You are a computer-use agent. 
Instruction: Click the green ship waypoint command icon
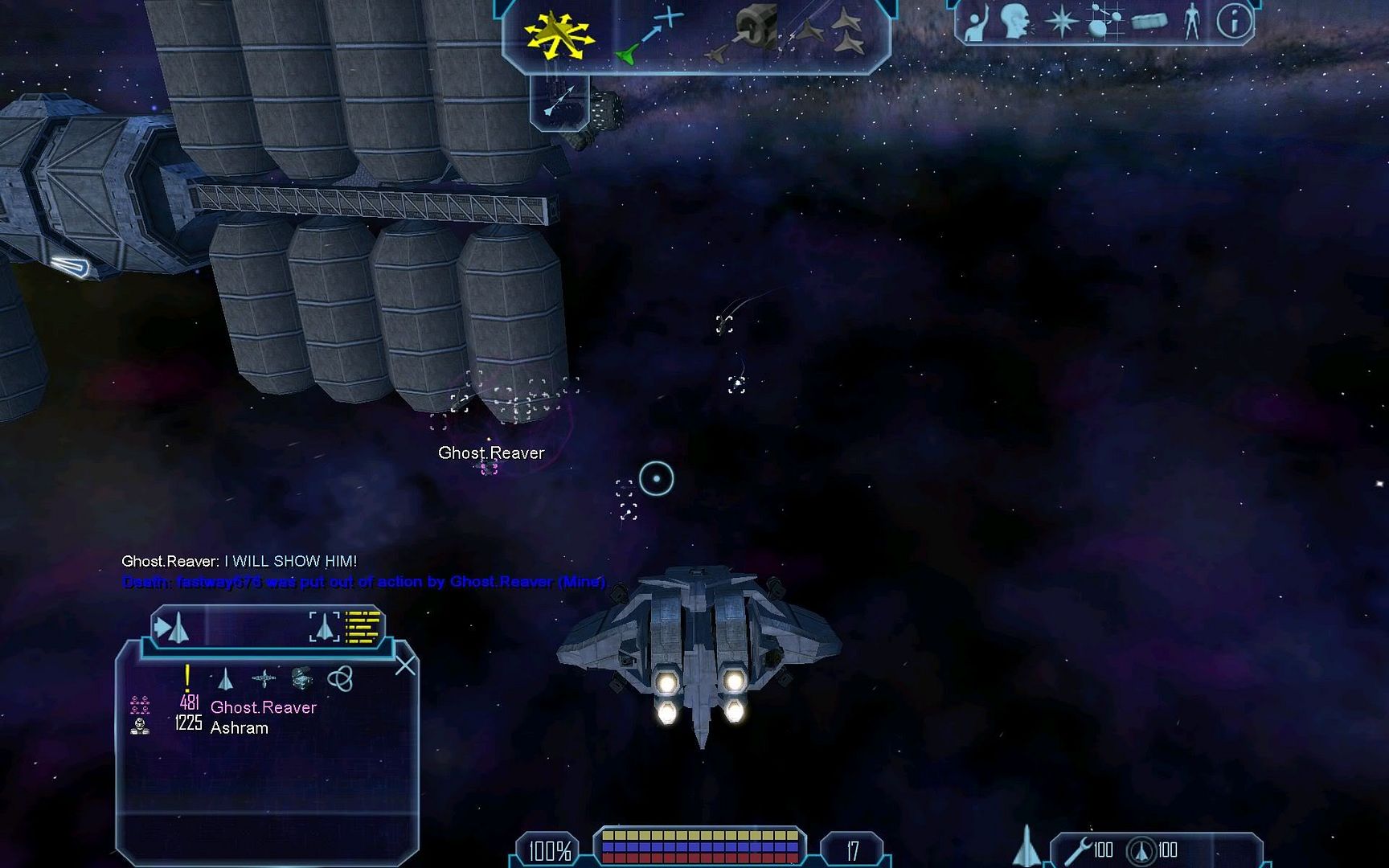(x=648, y=37)
